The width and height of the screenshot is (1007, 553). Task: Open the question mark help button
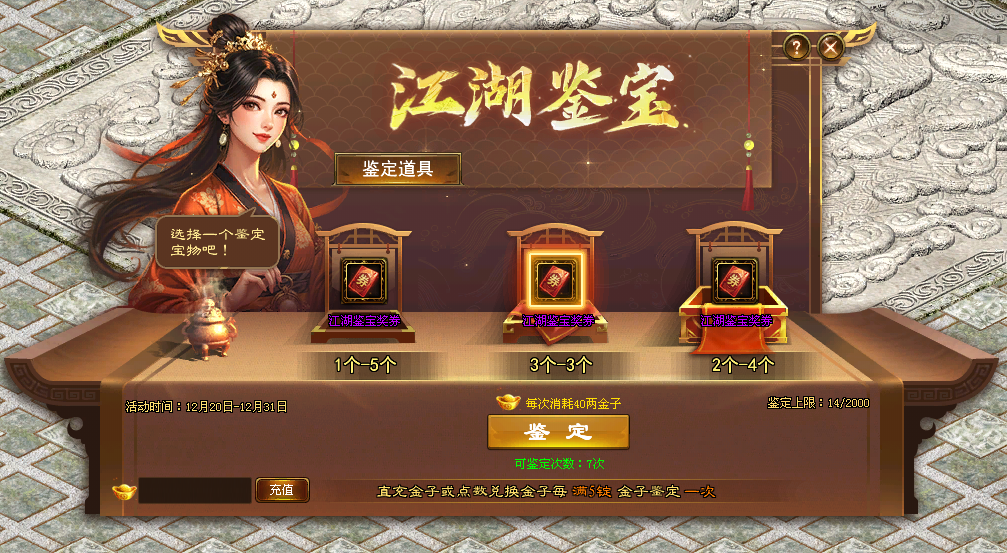point(796,46)
